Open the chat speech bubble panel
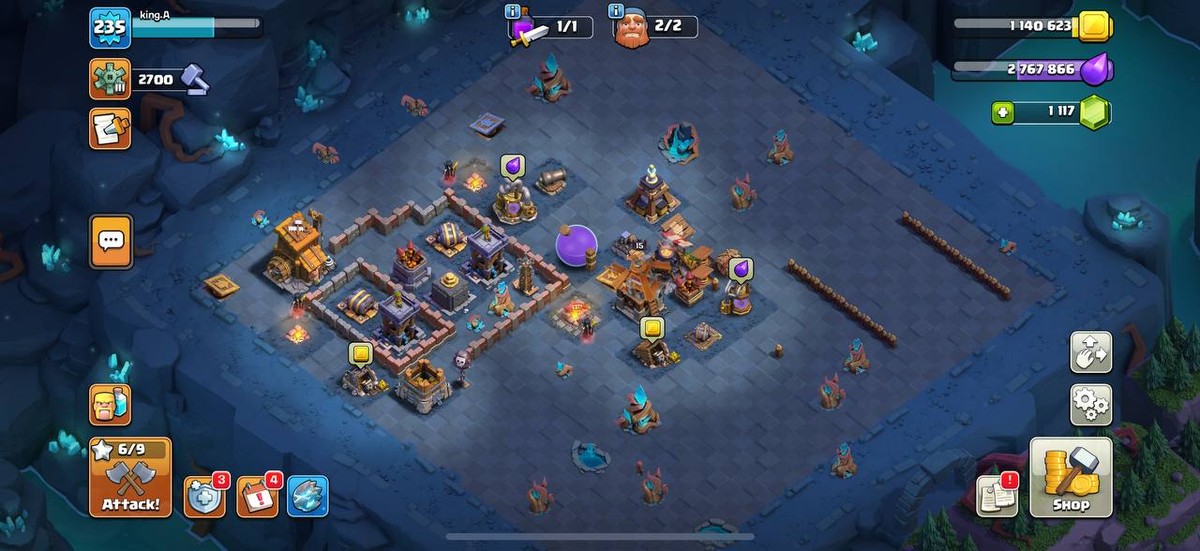Image resolution: width=1200 pixels, height=551 pixels. pyautogui.click(x=111, y=241)
